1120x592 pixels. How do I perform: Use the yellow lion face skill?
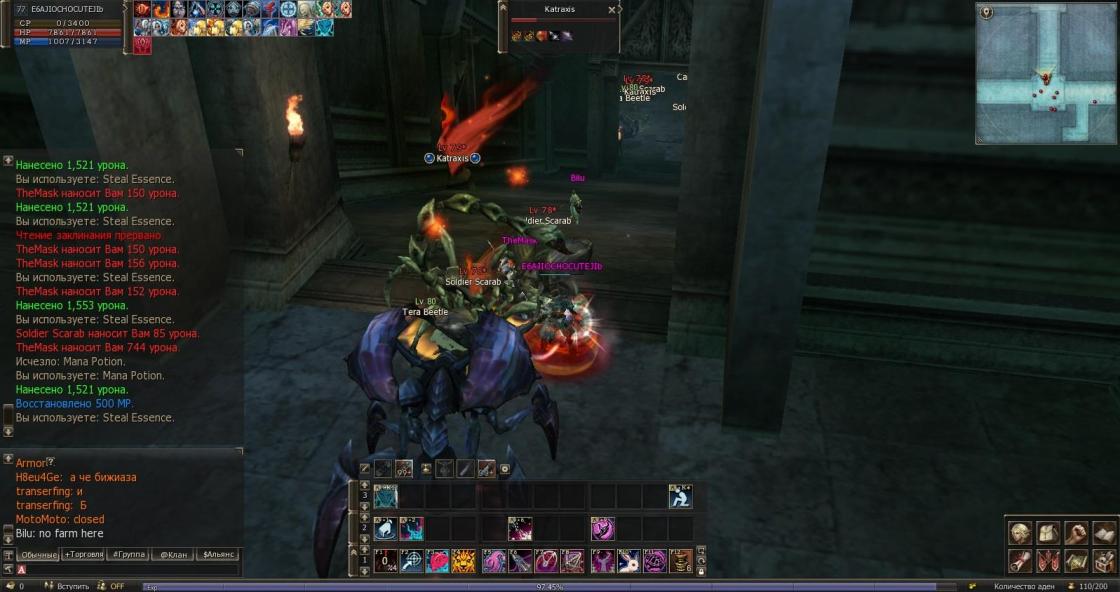(463, 561)
